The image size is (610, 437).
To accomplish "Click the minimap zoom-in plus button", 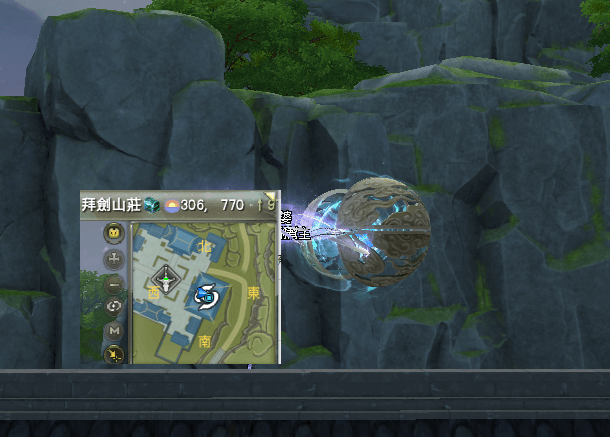I will tap(114, 258).
